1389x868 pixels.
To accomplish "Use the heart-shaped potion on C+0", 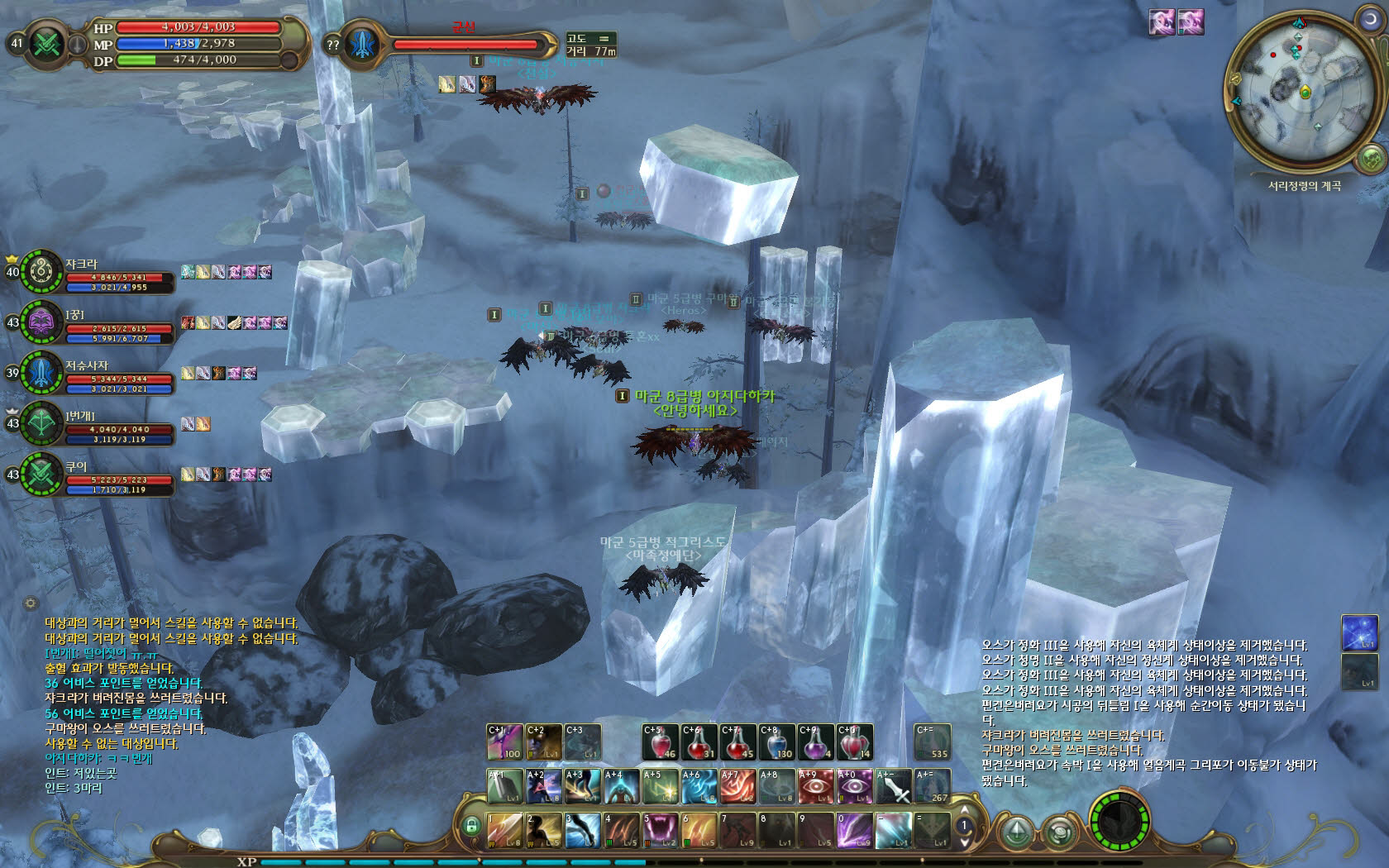I will (x=854, y=742).
